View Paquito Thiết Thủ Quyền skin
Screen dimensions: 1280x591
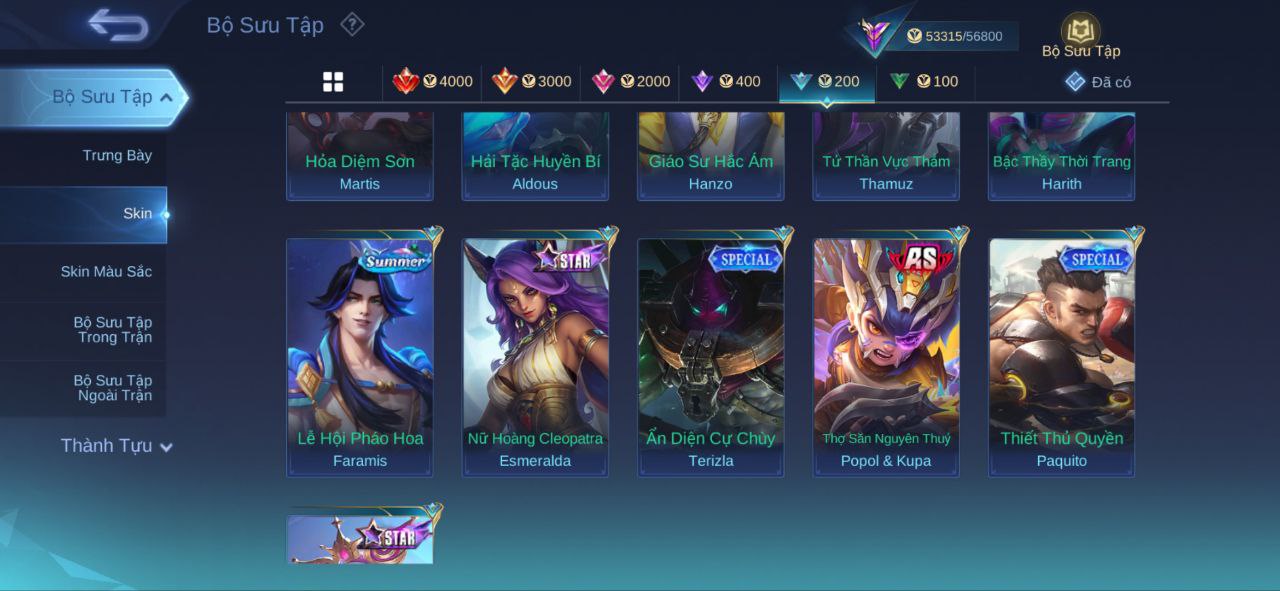click(x=1062, y=357)
